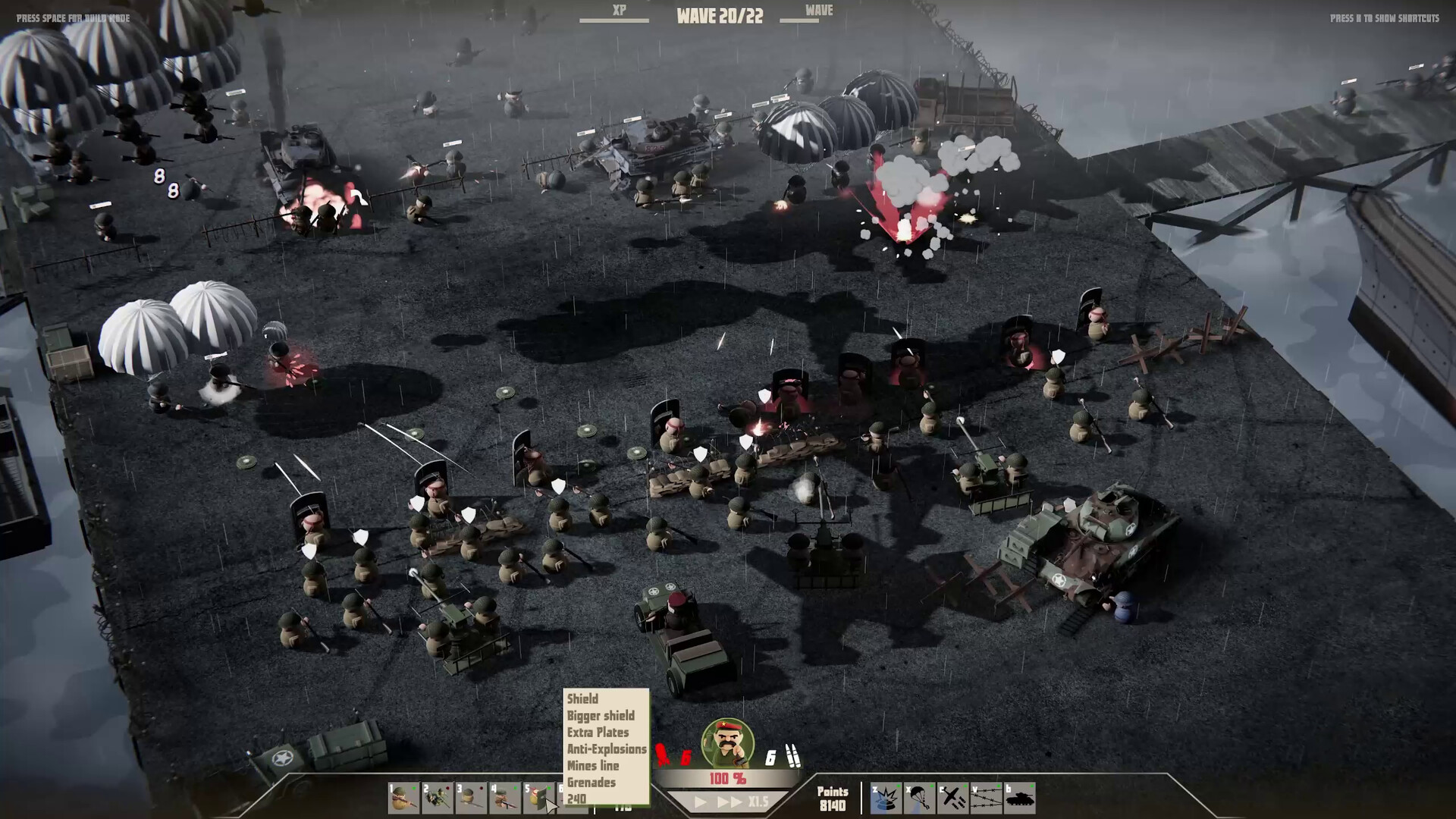Pick the sniper unit in slot 2
The image size is (1456, 819).
[438, 799]
